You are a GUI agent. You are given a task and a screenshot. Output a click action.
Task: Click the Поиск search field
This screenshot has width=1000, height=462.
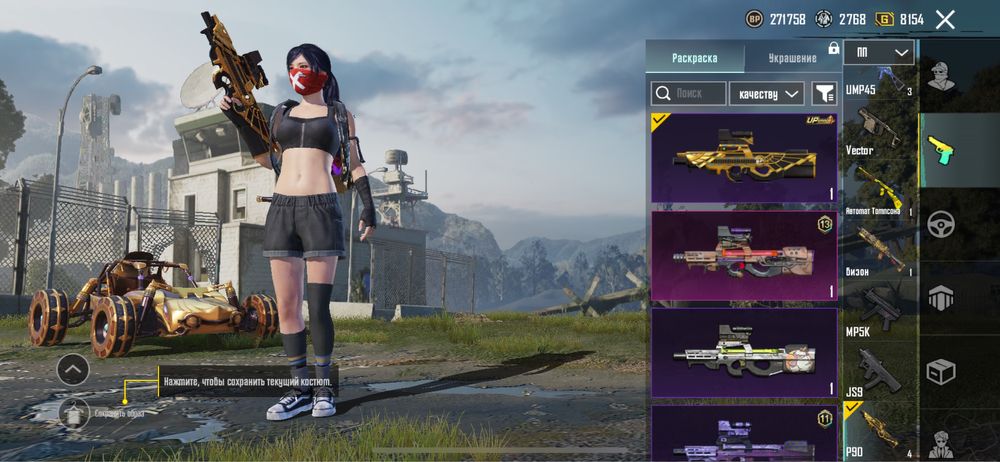tap(689, 94)
